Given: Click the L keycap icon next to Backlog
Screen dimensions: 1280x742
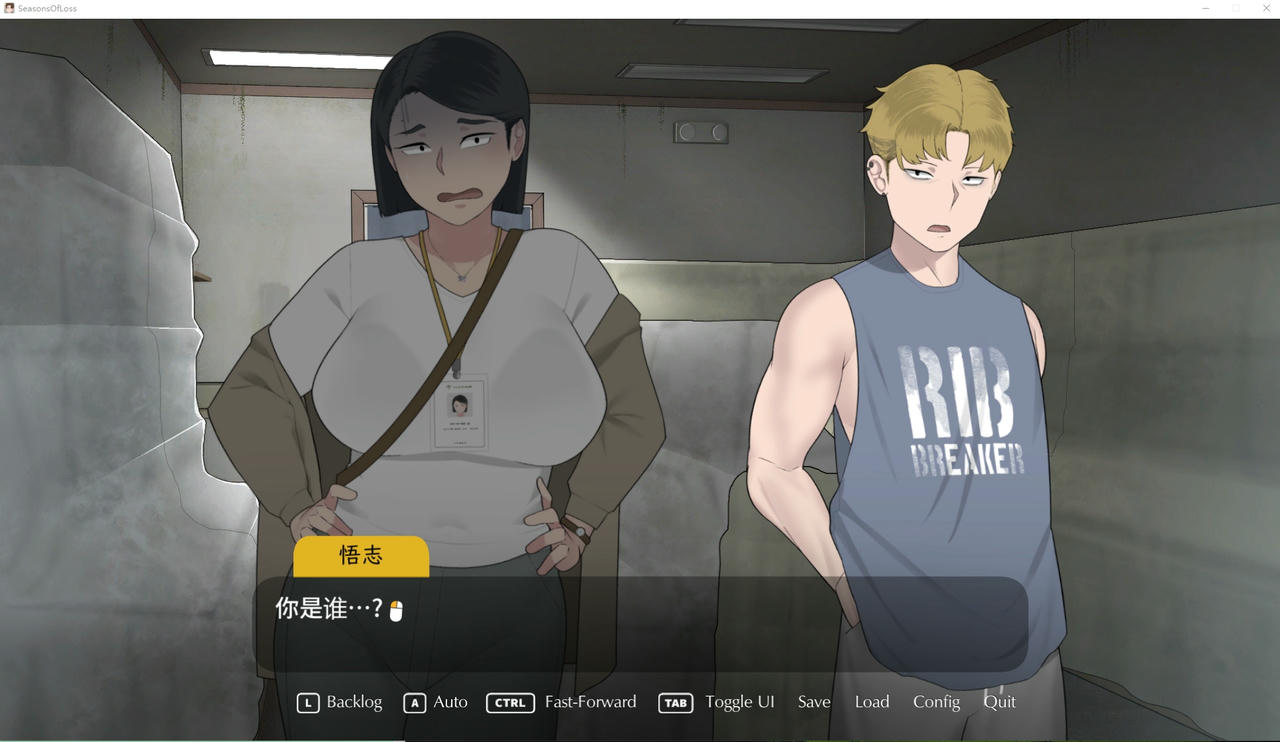Looking at the screenshot, I should point(307,703).
